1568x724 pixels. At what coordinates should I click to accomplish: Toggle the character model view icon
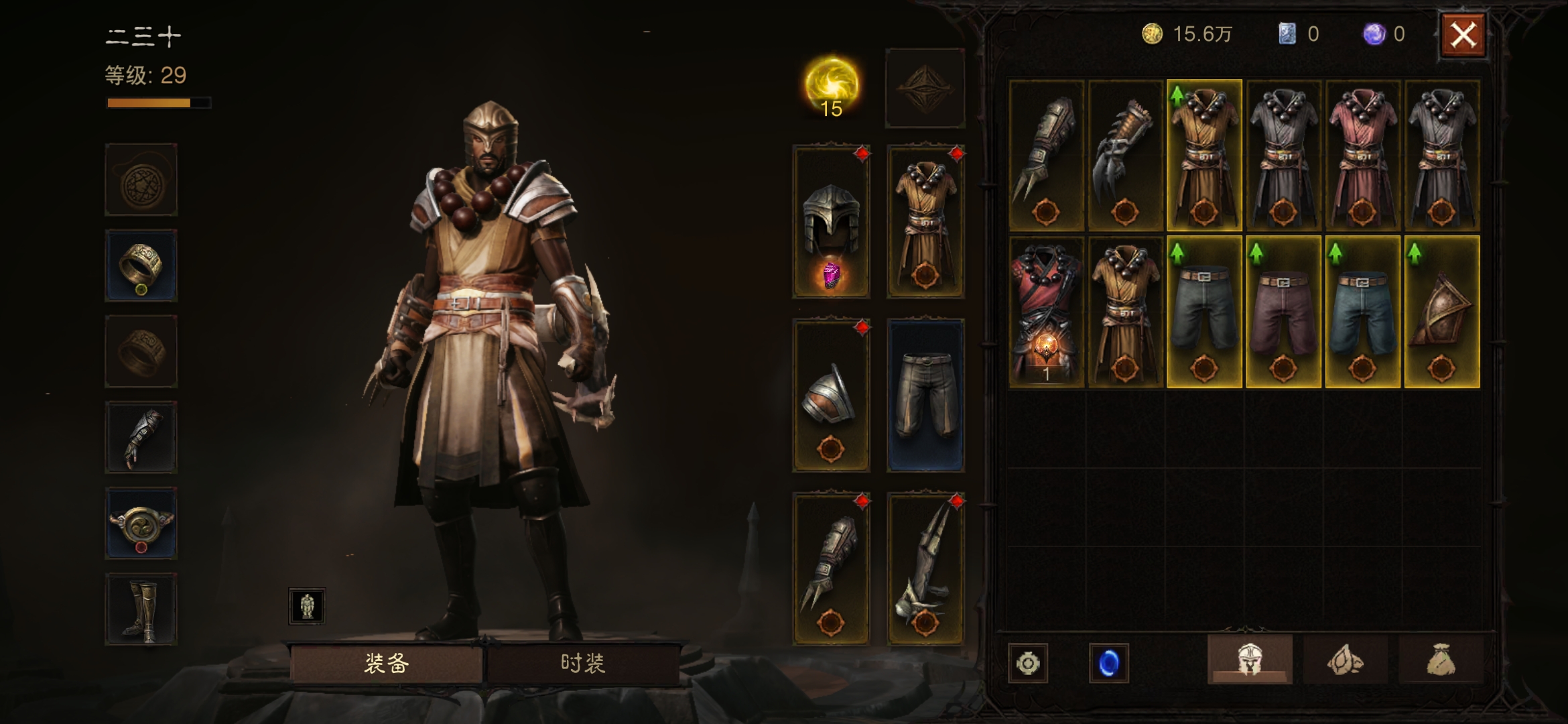307,606
